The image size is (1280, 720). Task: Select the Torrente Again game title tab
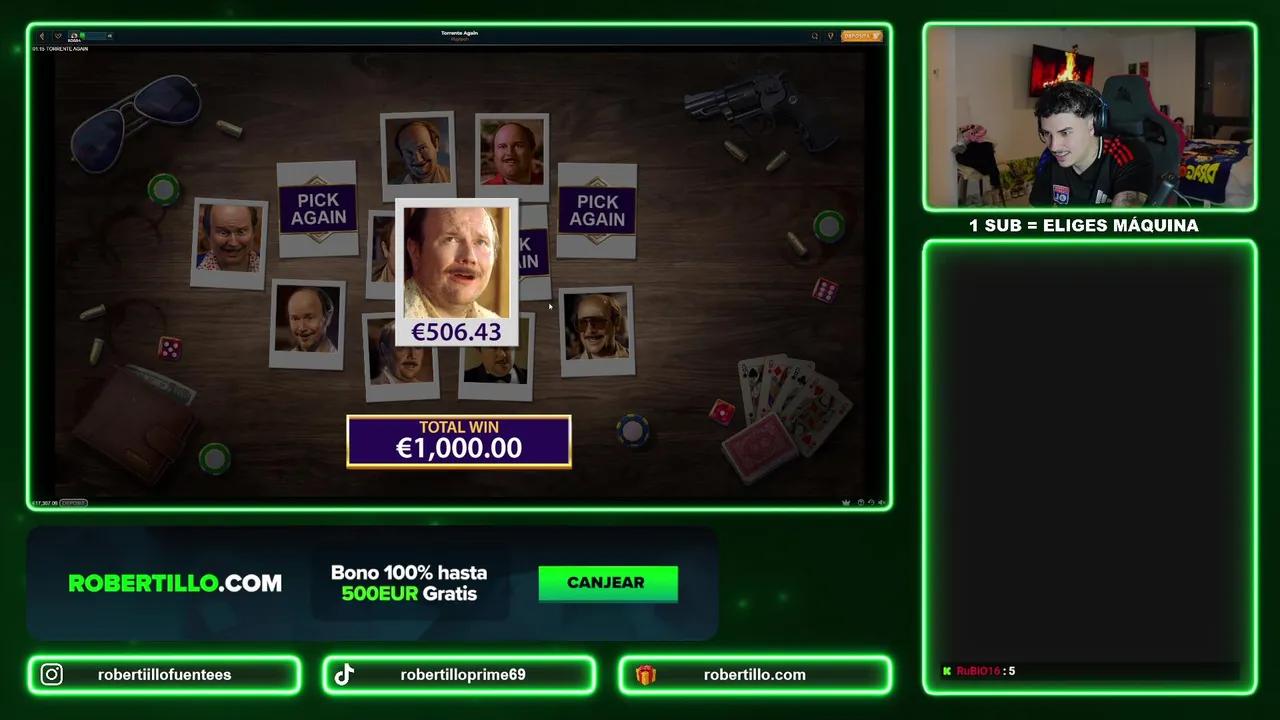click(x=458, y=33)
